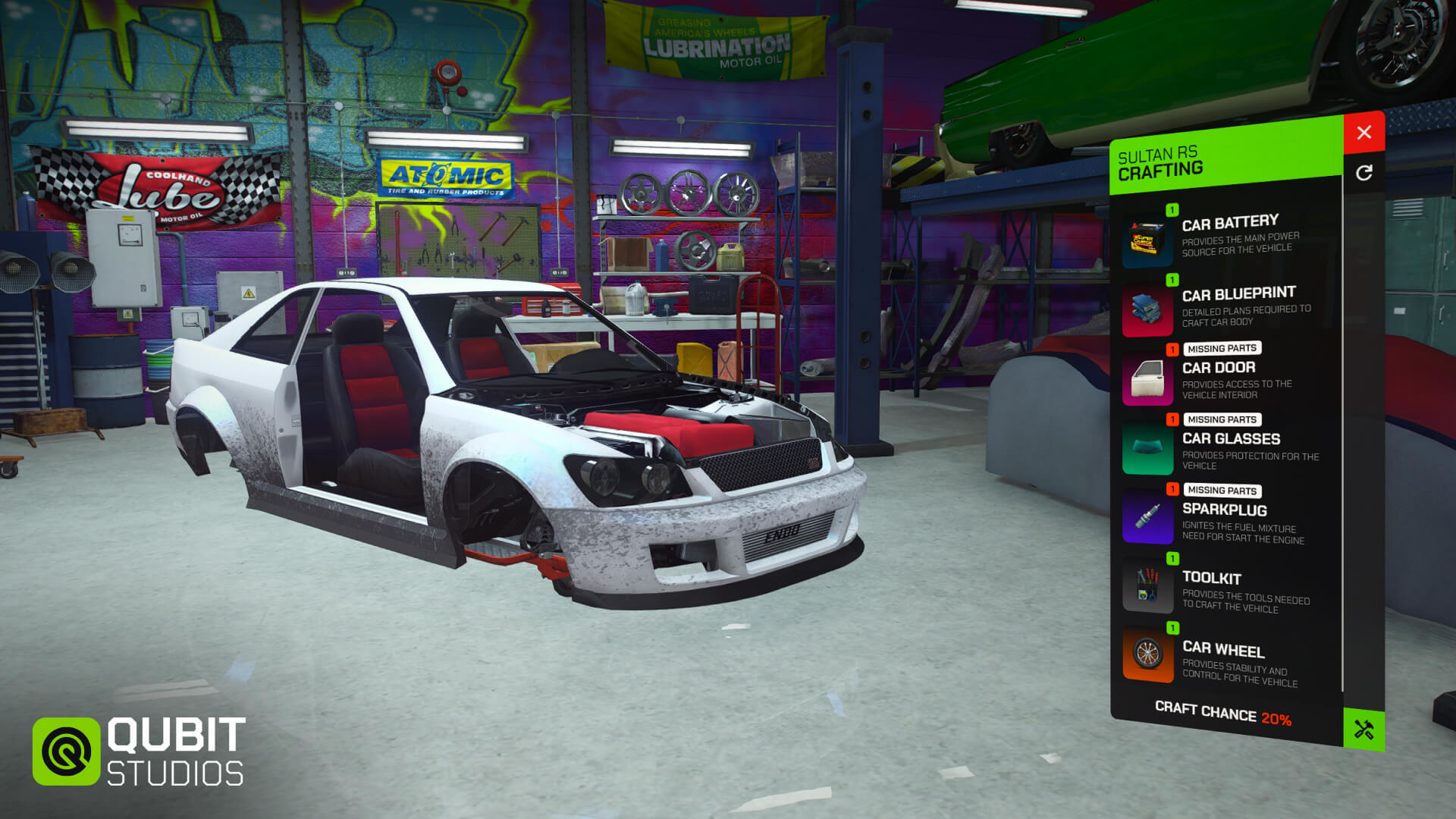Pick the Car Glasses row
The image size is (1456, 819).
tap(1227, 447)
